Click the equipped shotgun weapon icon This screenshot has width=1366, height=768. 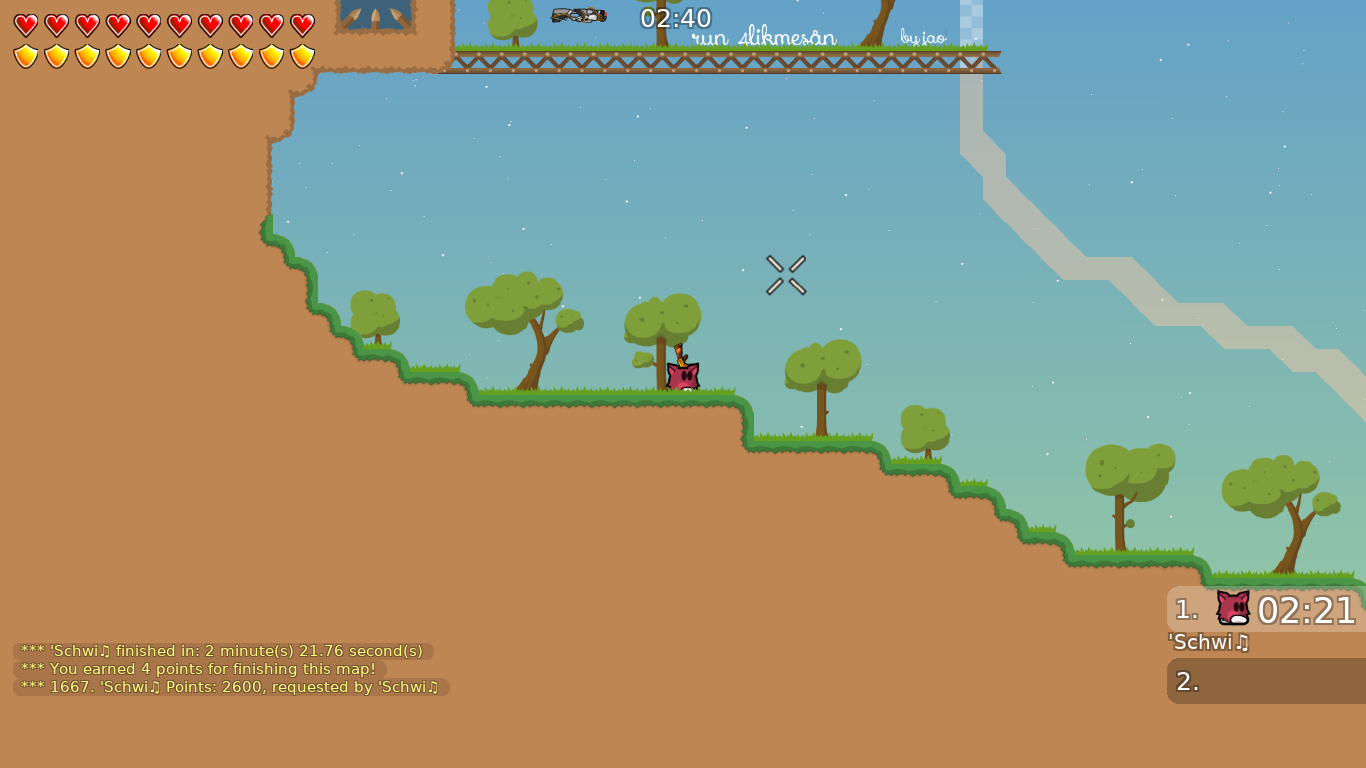(578, 16)
